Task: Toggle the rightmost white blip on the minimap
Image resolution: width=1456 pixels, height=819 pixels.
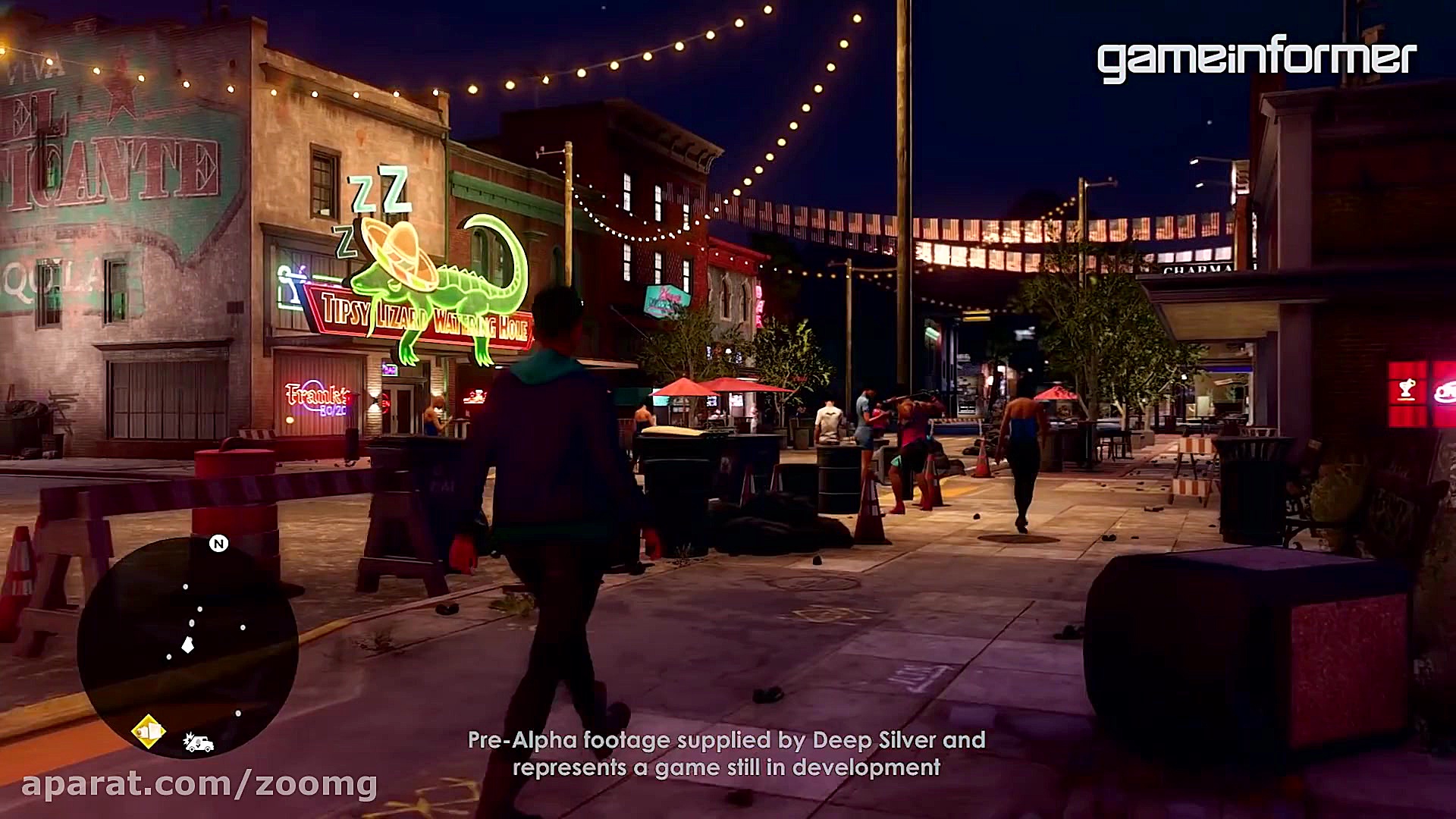Action: tap(242, 626)
